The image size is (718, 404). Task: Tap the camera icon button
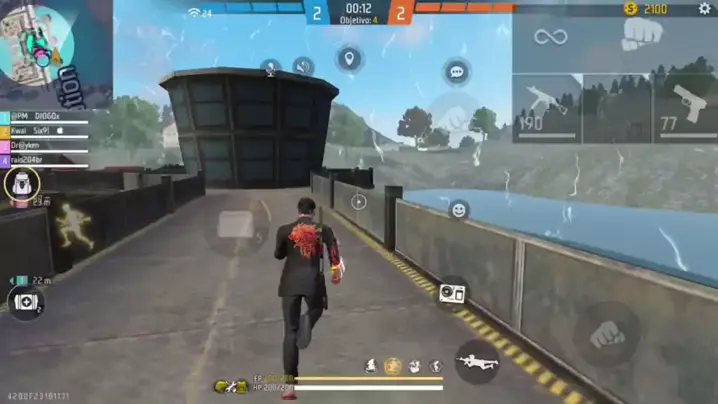452,292
